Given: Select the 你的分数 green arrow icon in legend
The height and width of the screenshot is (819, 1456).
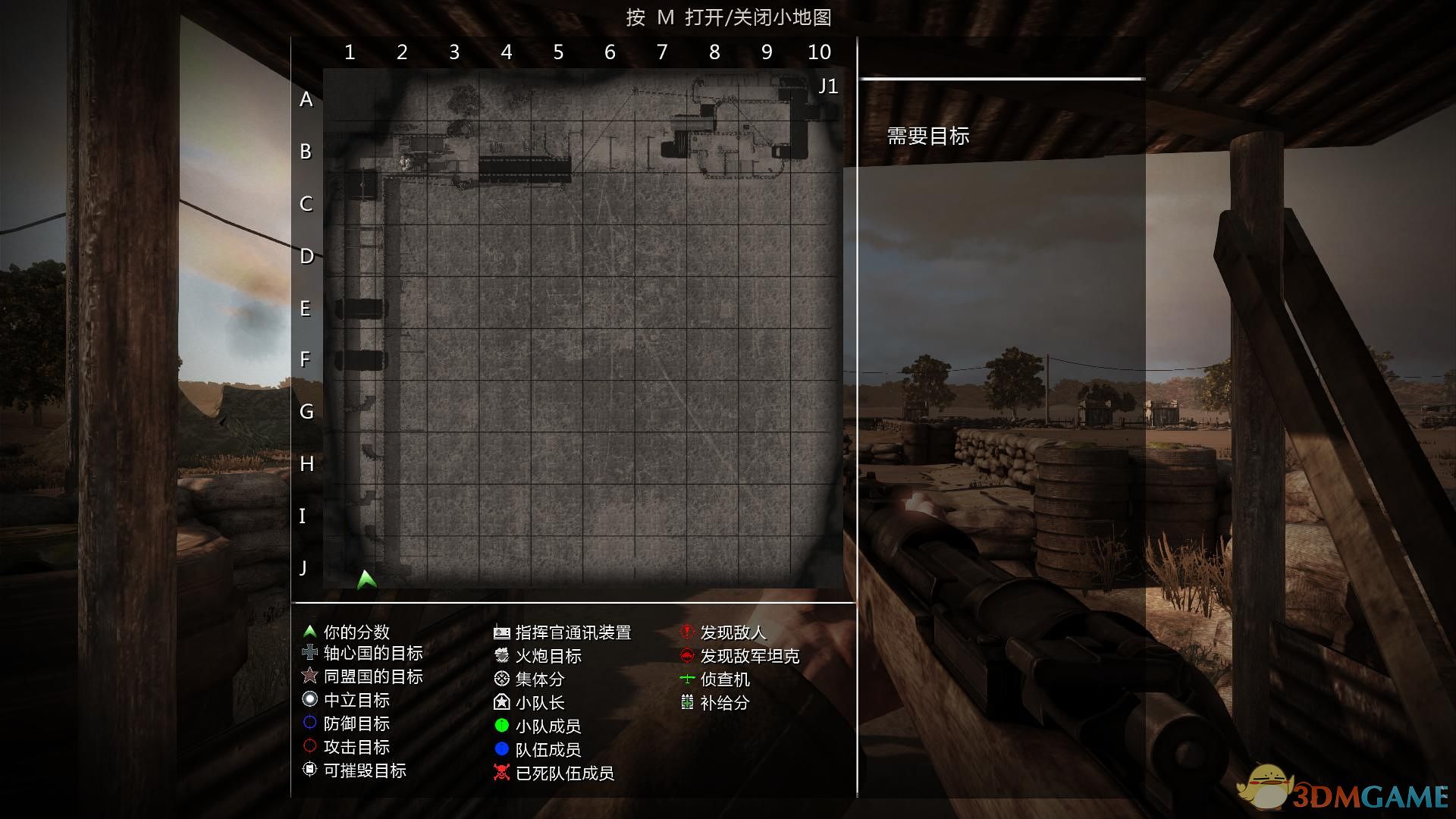Looking at the screenshot, I should (x=310, y=630).
